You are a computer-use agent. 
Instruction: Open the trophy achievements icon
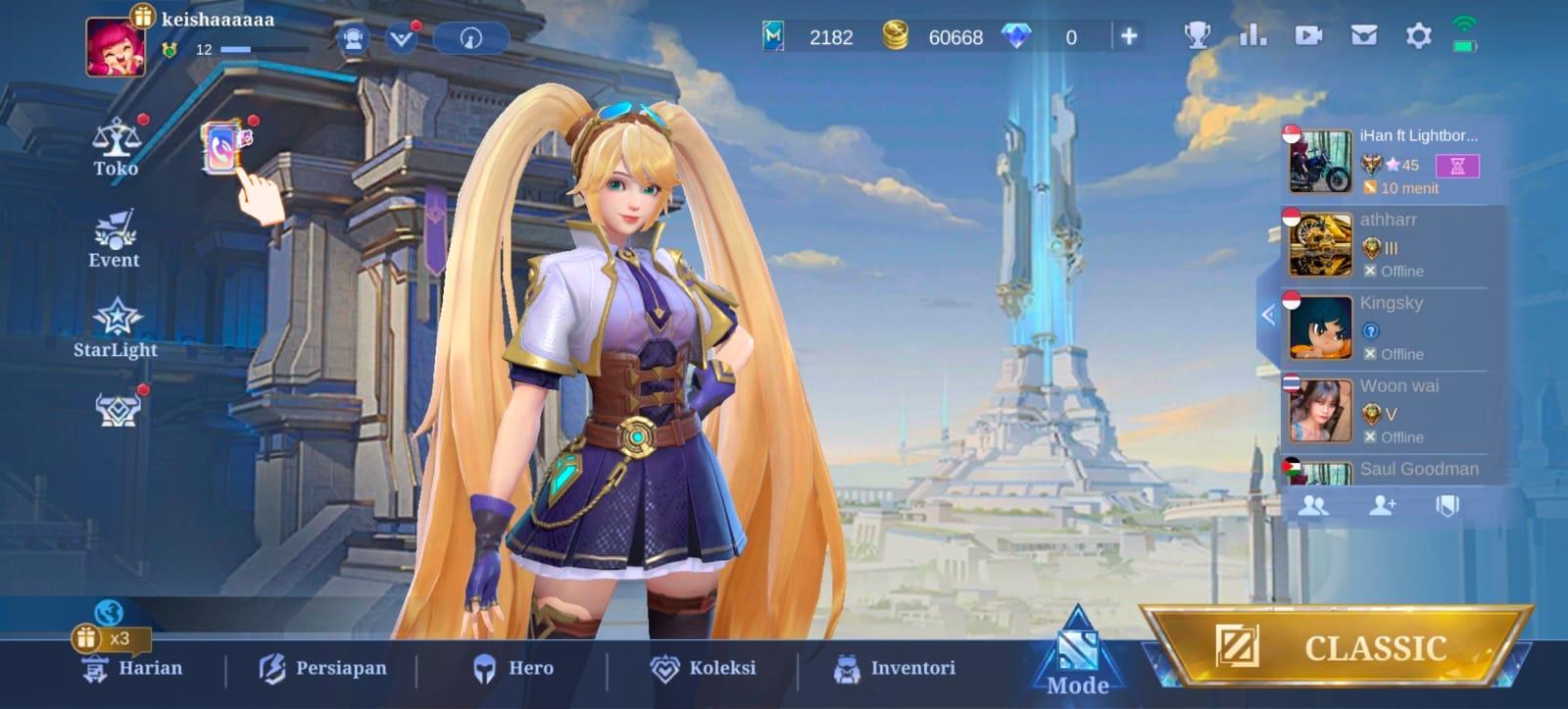[1197, 36]
